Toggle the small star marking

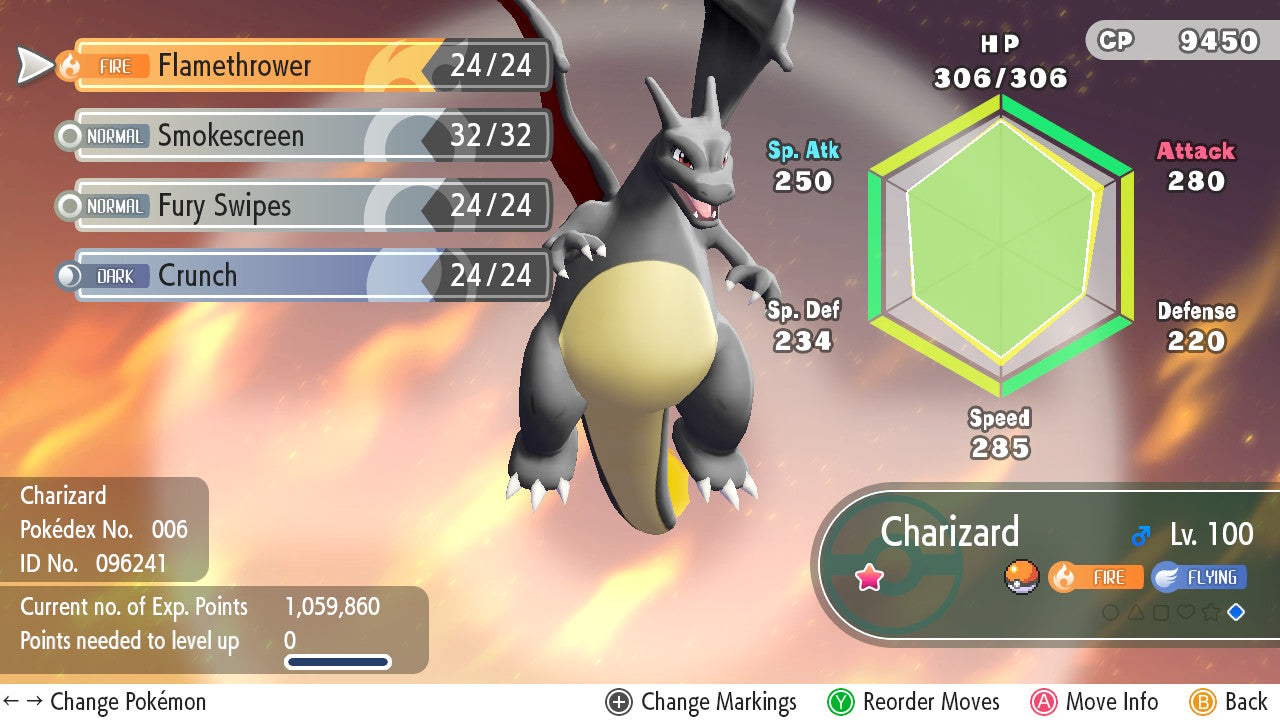click(1211, 611)
